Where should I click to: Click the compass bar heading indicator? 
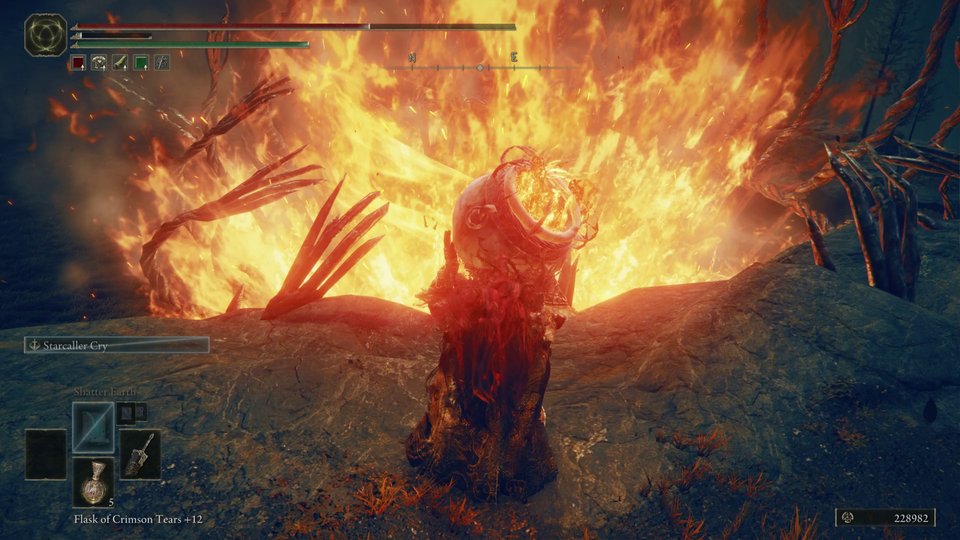click(481, 66)
